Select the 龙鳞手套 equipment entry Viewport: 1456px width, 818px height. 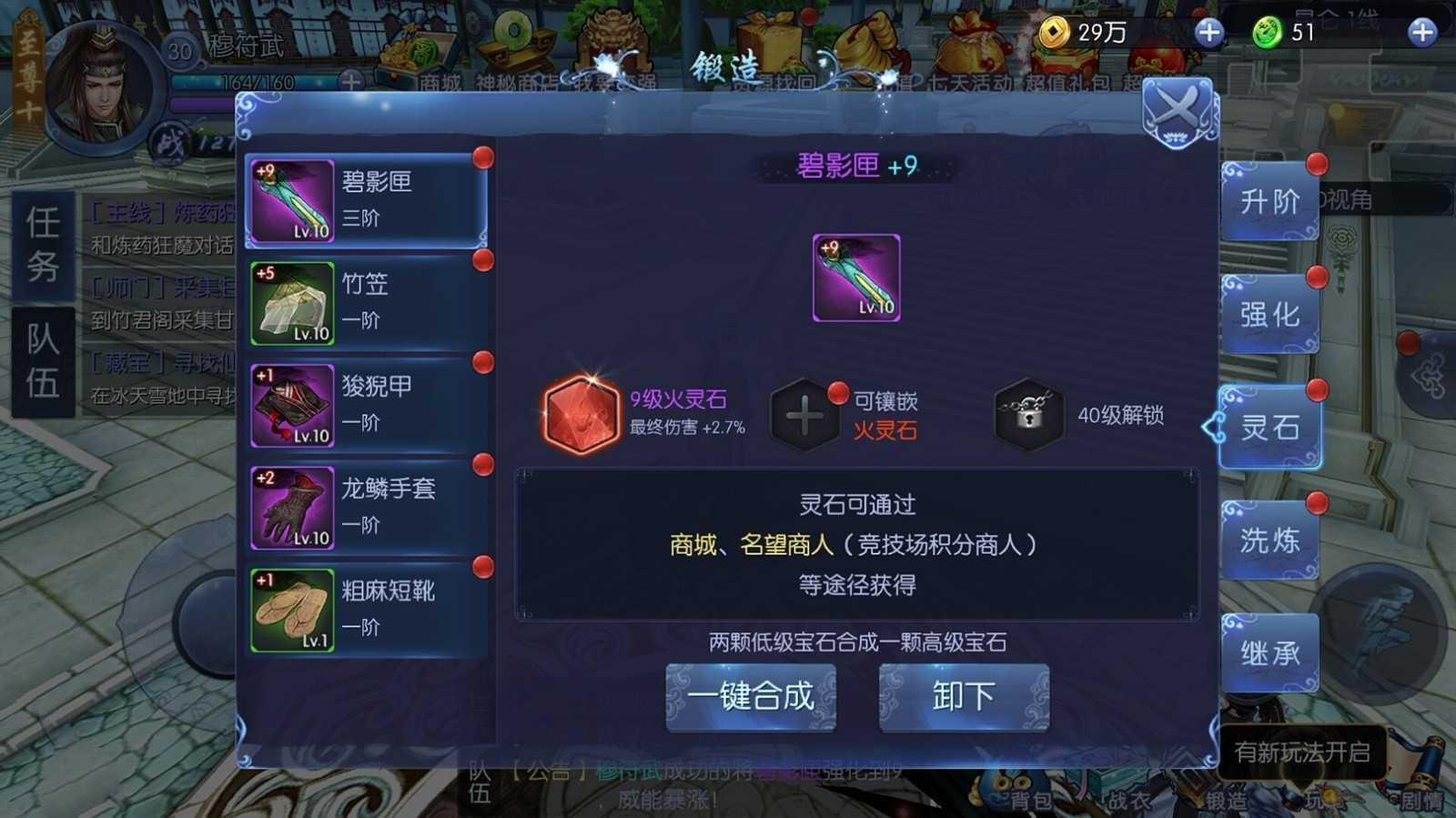364,508
